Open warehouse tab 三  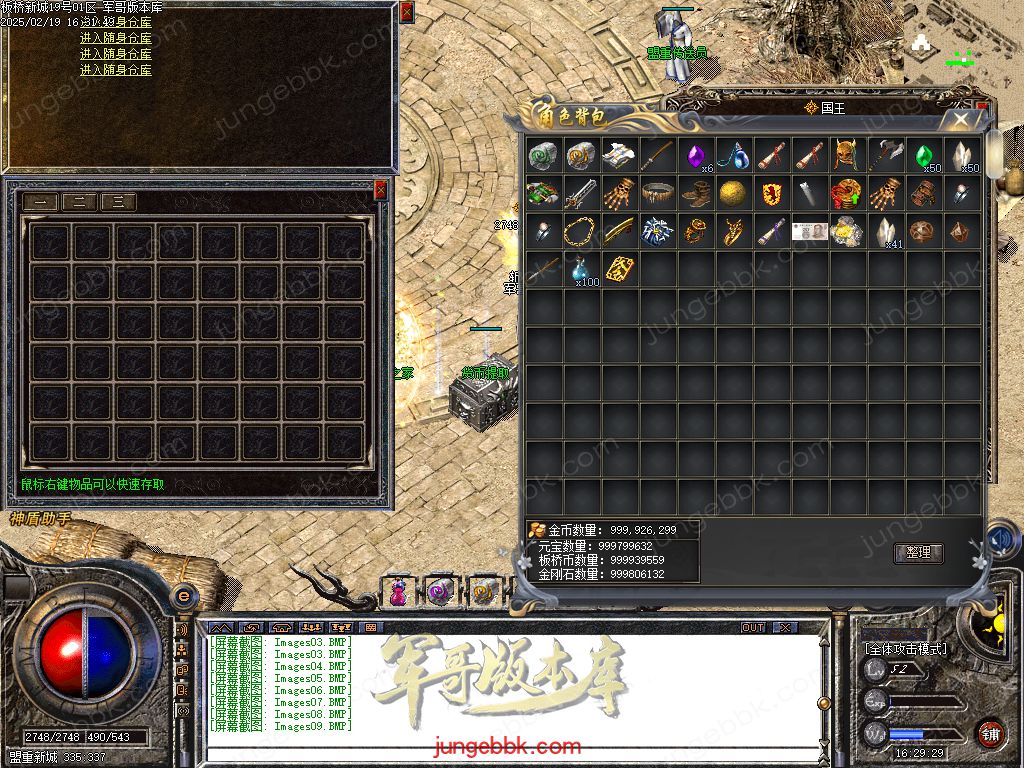coord(118,202)
